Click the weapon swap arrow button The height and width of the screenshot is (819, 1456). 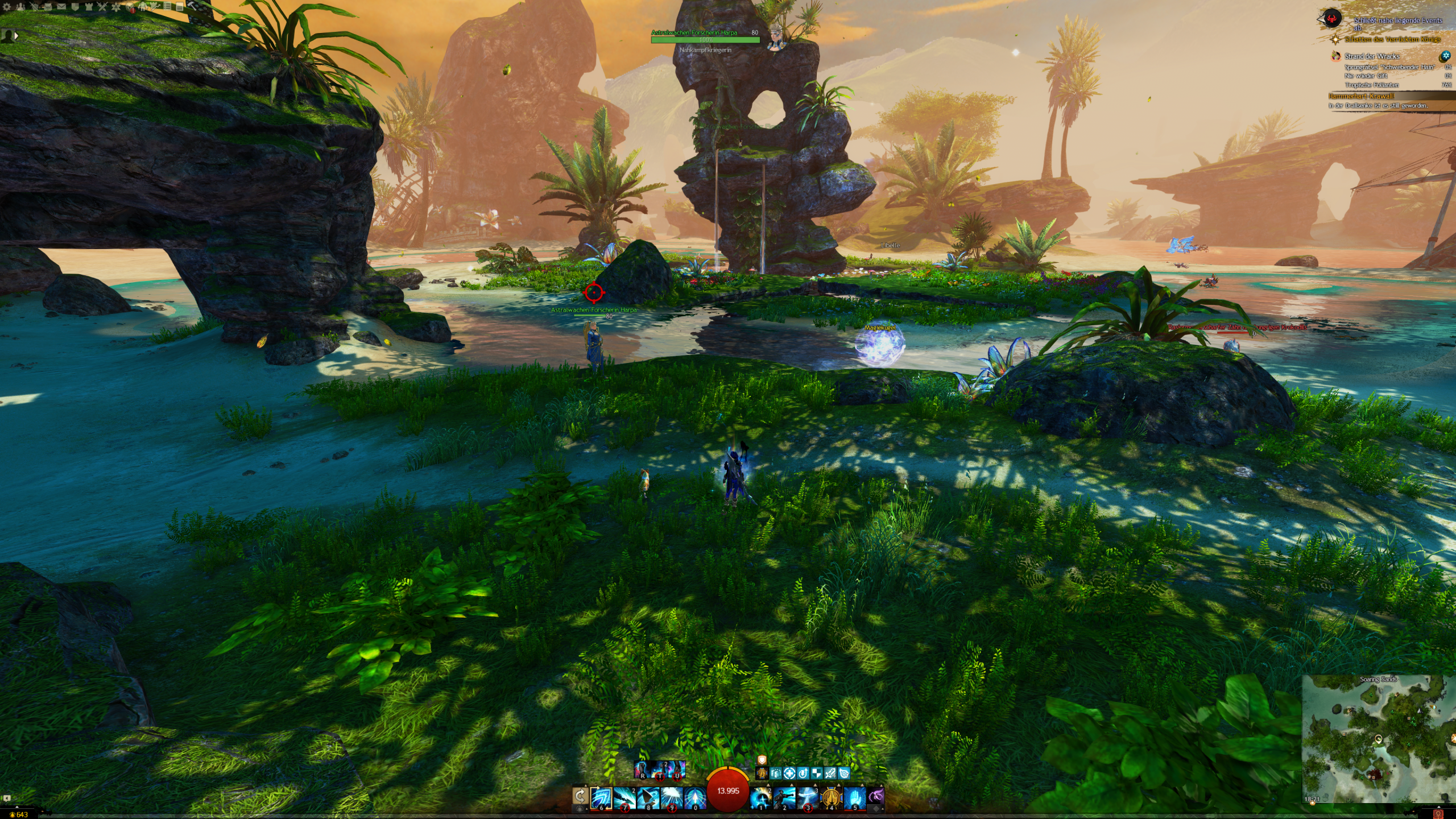pyautogui.click(x=580, y=795)
